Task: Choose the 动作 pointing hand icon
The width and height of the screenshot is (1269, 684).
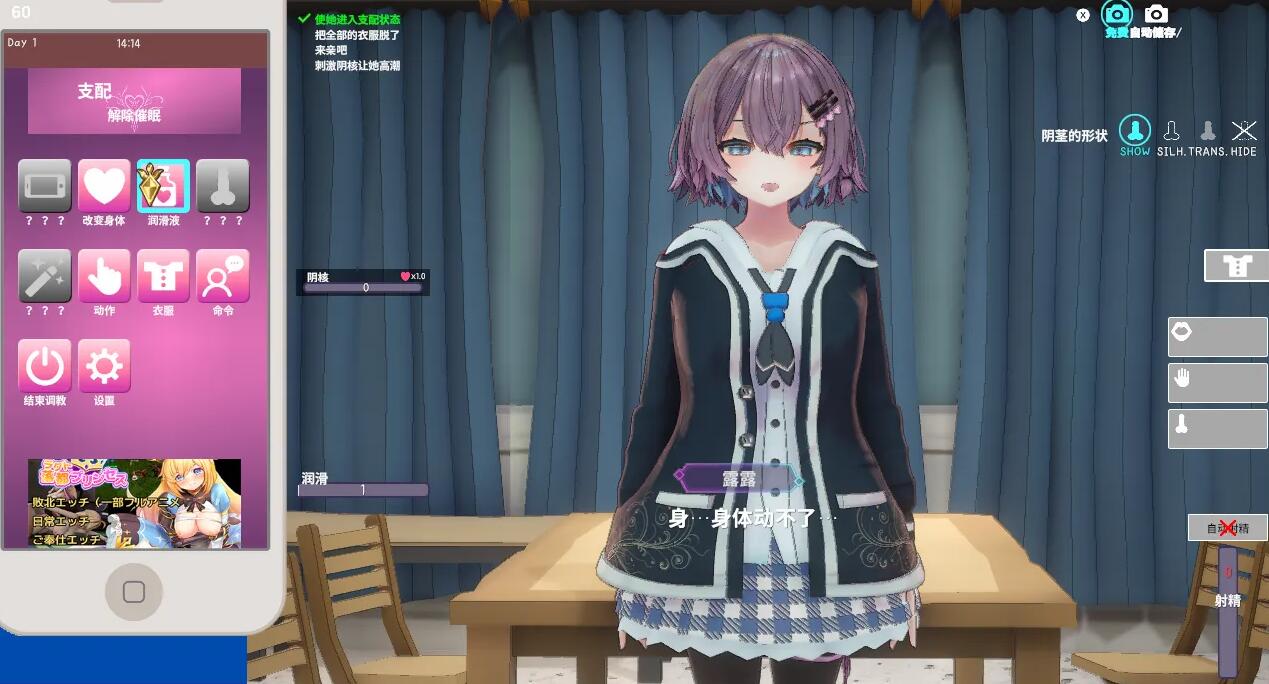Action: click(x=104, y=276)
